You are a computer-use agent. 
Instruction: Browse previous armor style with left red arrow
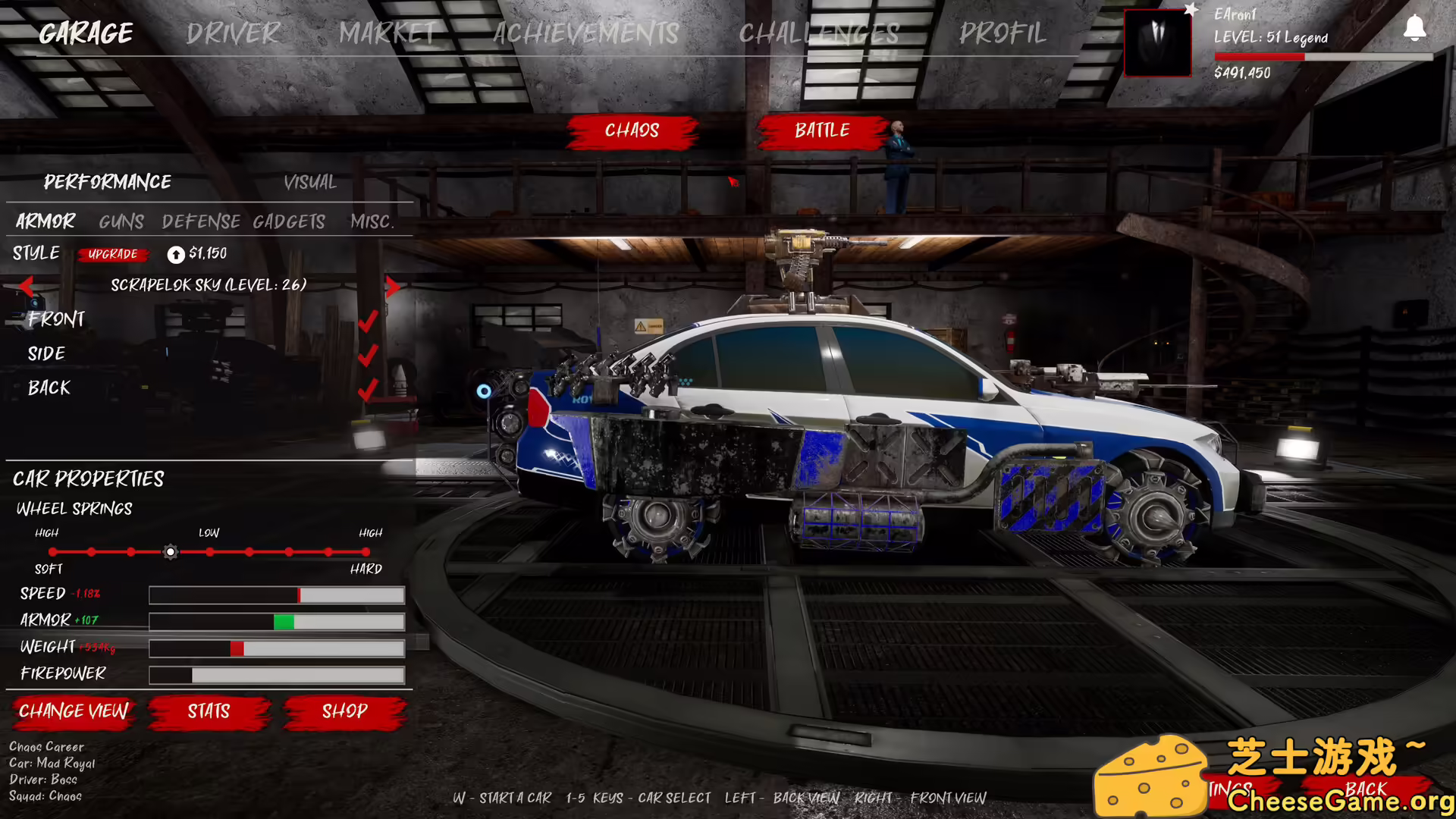point(27,285)
